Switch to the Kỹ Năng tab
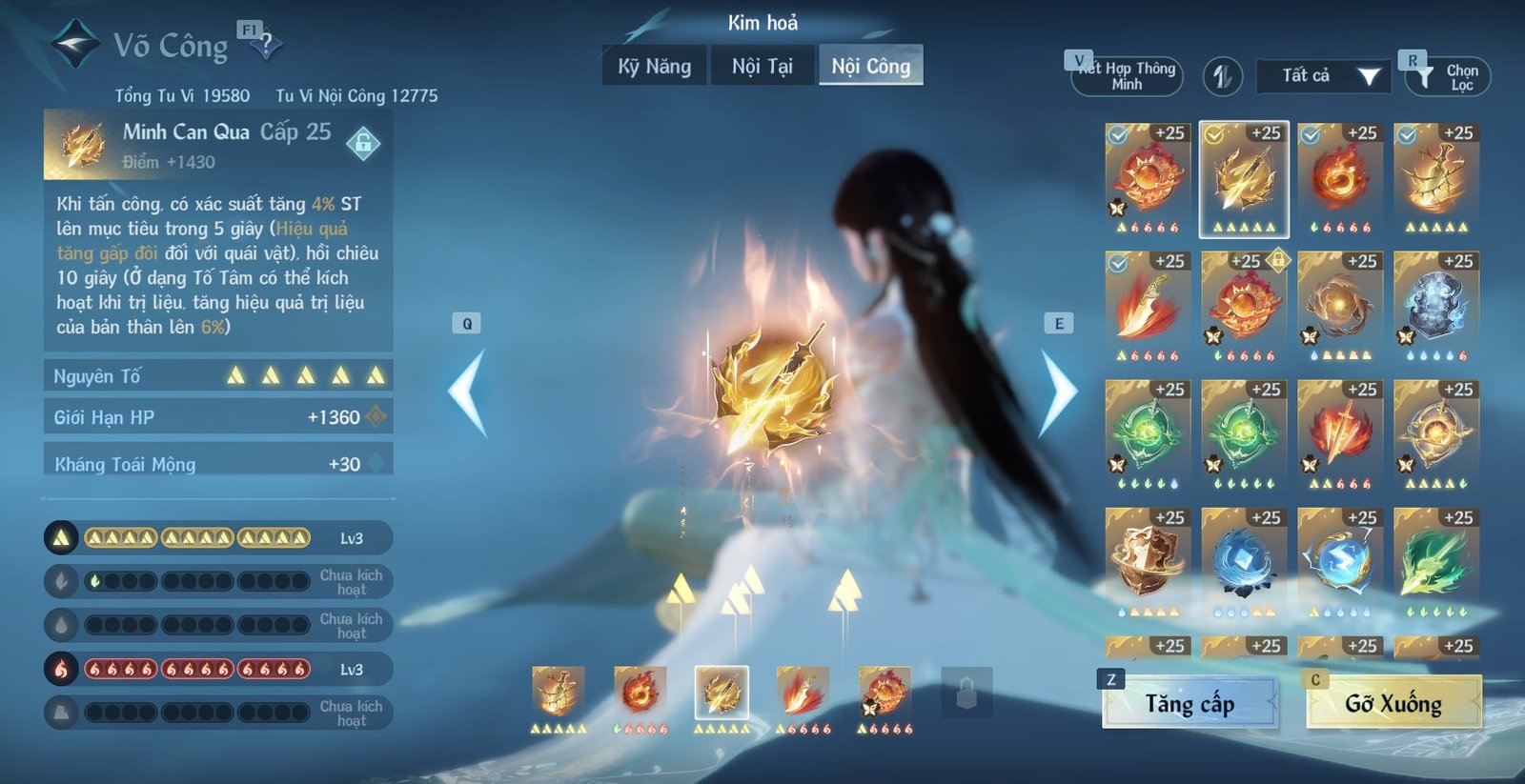The height and width of the screenshot is (784, 1525). tap(654, 67)
